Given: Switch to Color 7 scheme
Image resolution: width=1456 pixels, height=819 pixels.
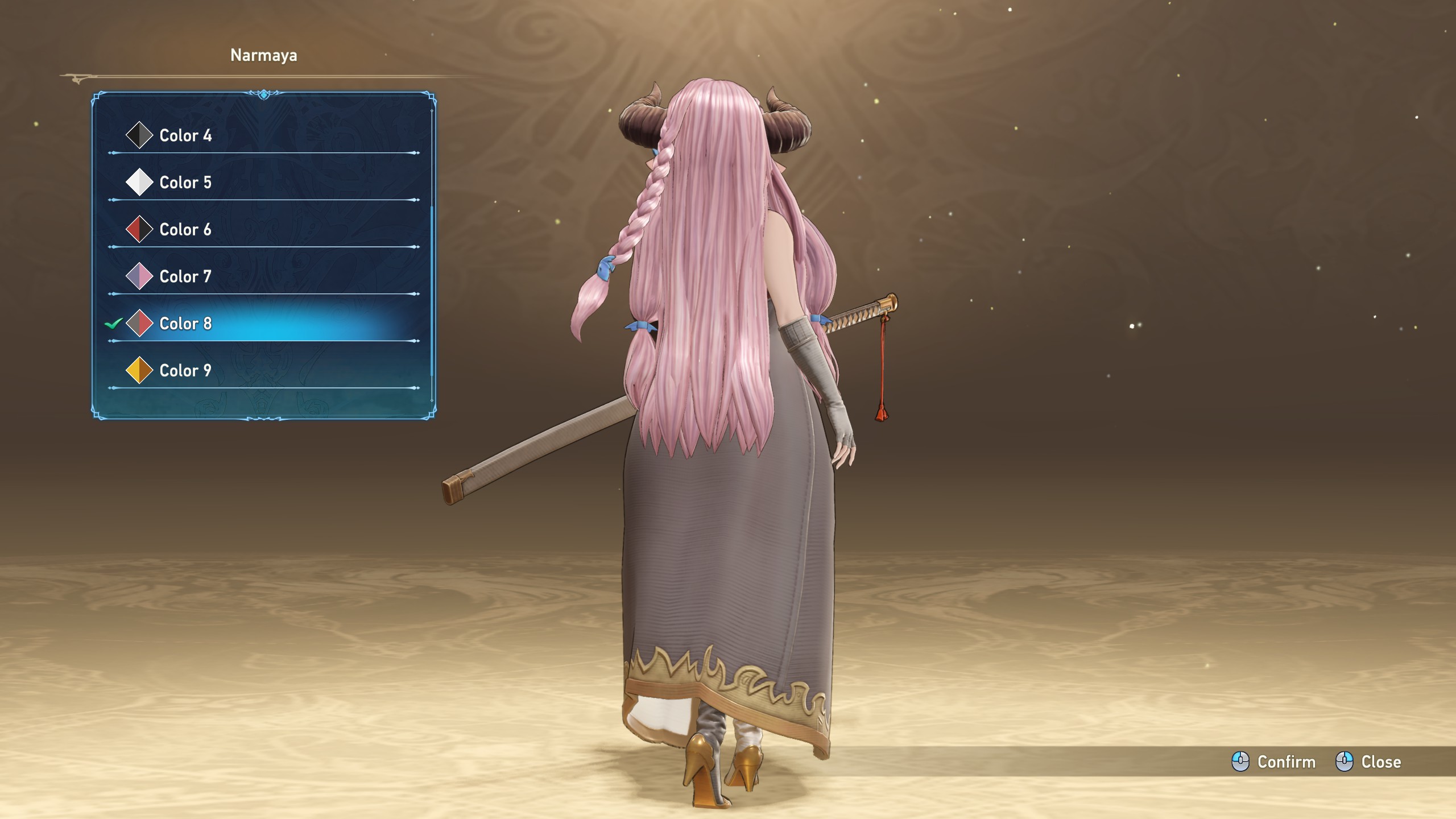Looking at the screenshot, I should 185,277.
